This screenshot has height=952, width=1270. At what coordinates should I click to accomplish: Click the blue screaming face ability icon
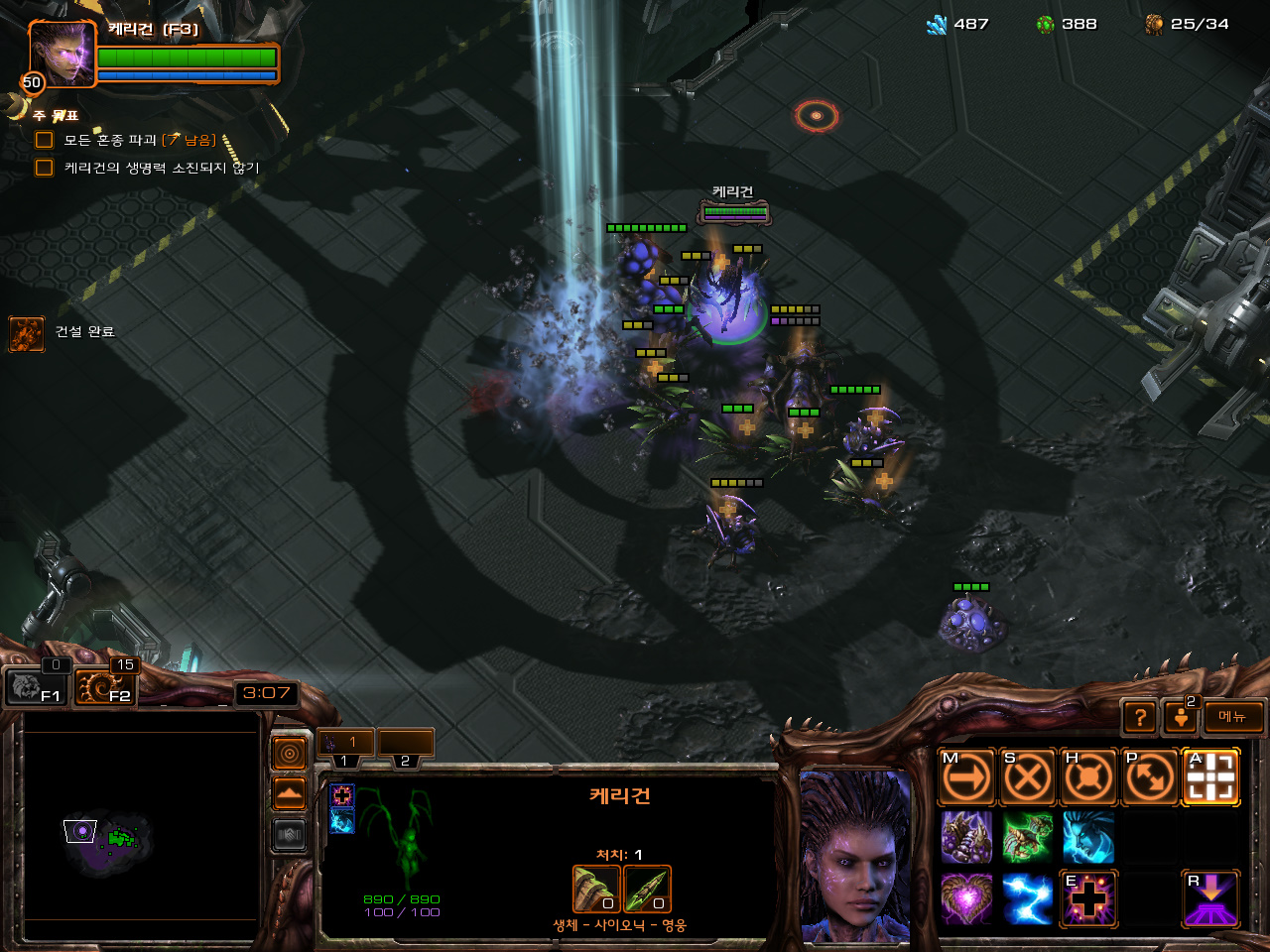pos(1088,838)
